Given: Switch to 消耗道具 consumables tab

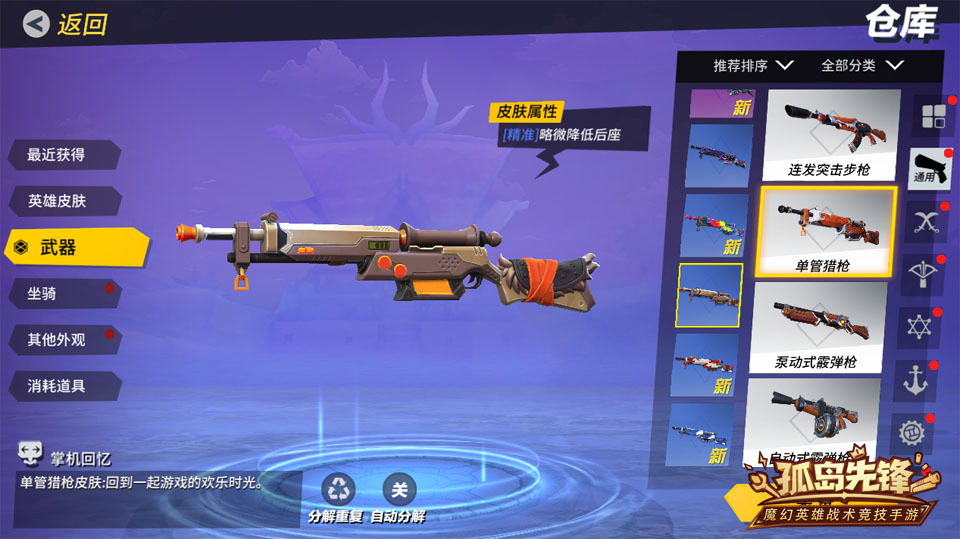Looking at the screenshot, I should click(60, 386).
